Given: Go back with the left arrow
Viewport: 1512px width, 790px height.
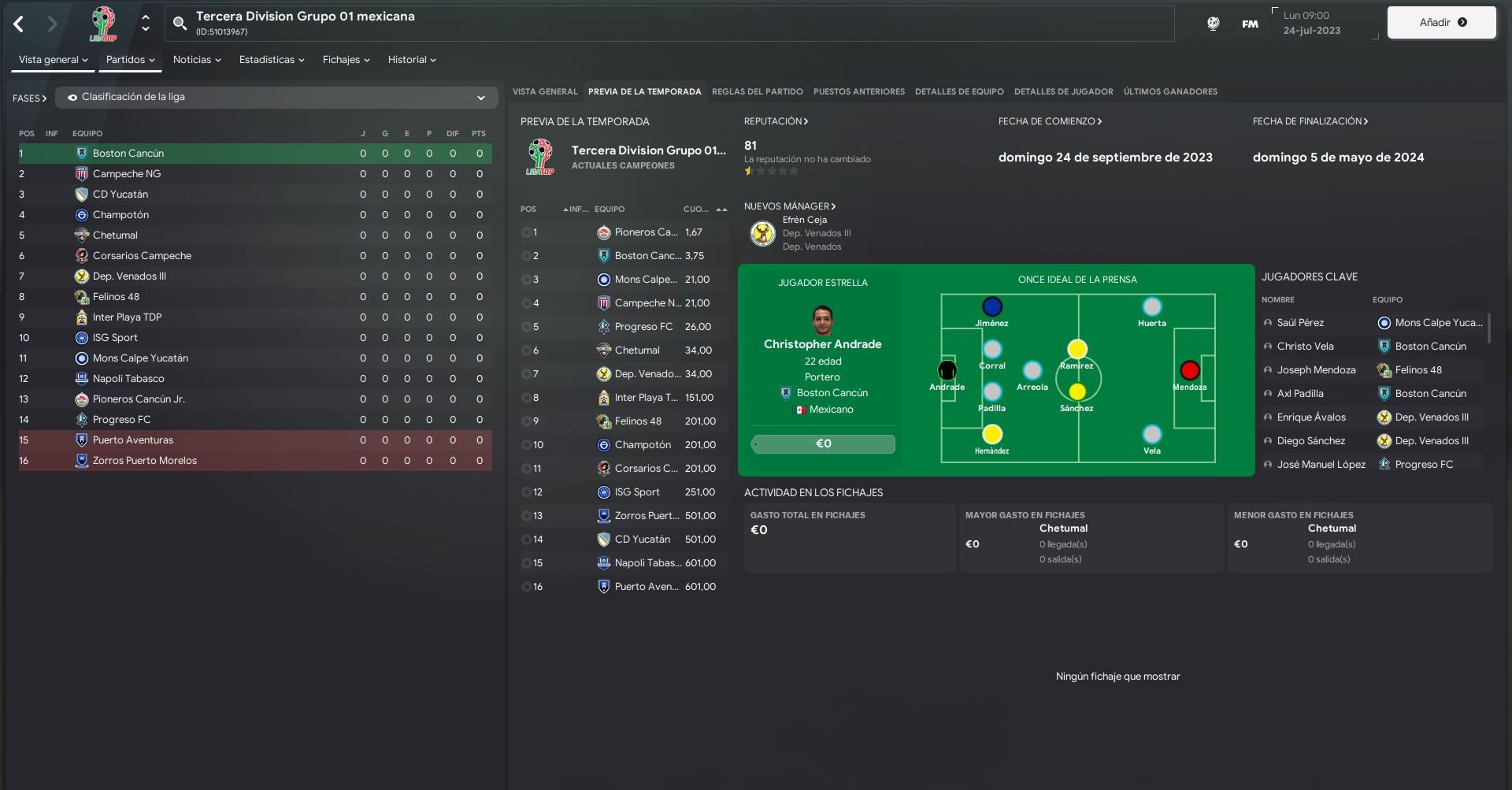Looking at the screenshot, I should (x=19, y=24).
